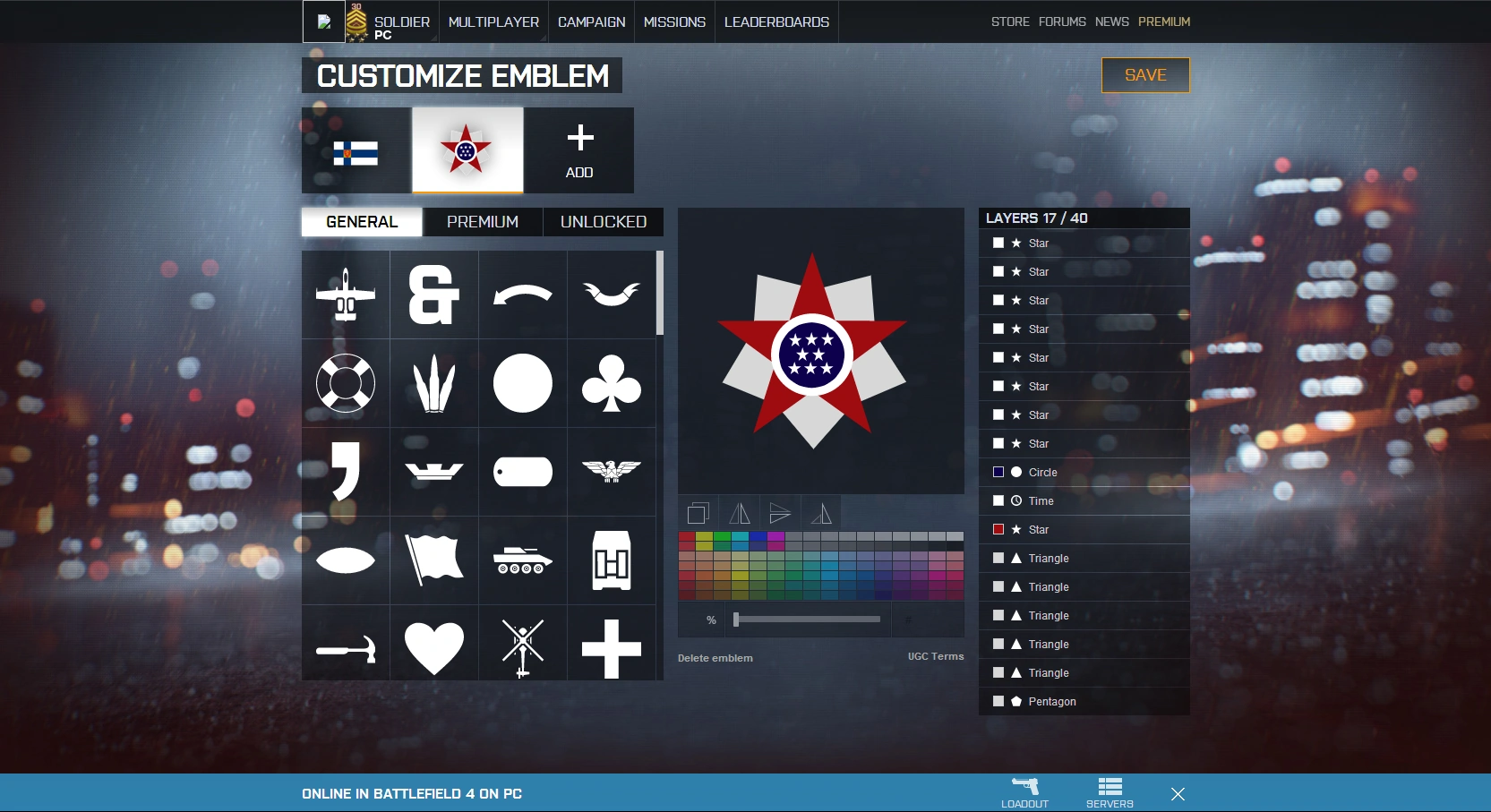
Task: Open the Loadout panel
Action: [x=1024, y=793]
